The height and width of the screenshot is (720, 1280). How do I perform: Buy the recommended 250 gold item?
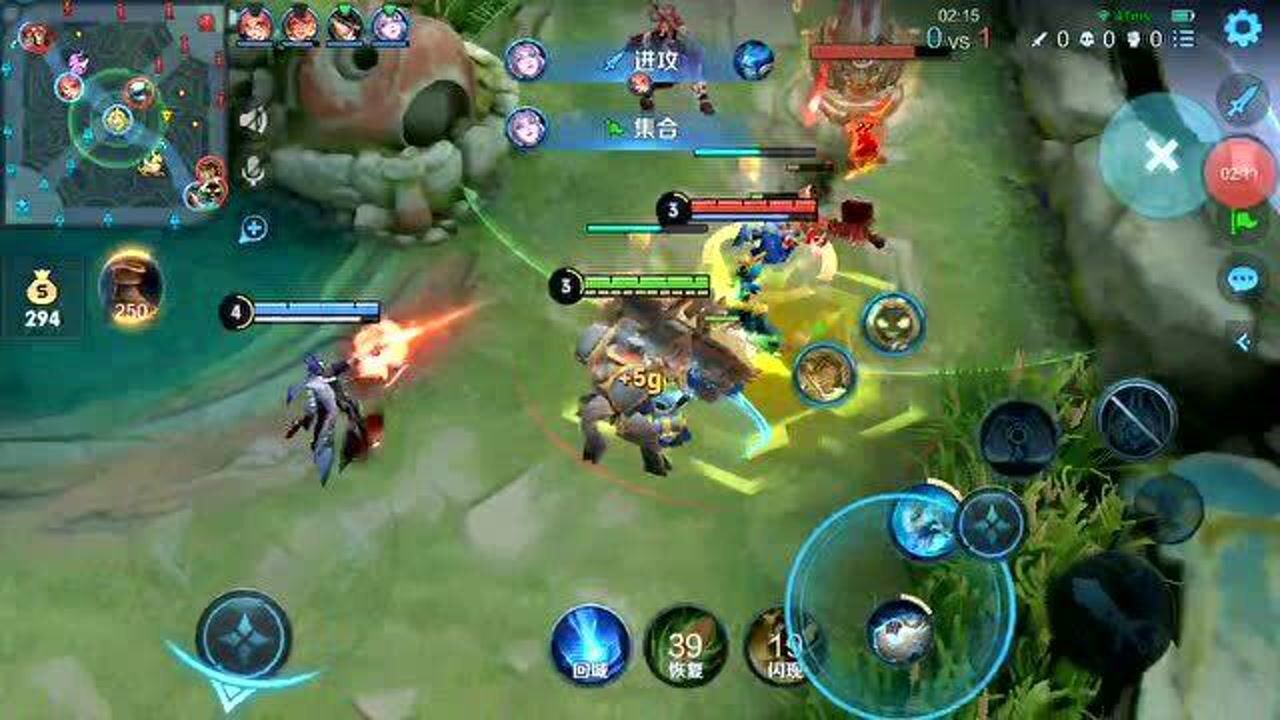[130, 290]
